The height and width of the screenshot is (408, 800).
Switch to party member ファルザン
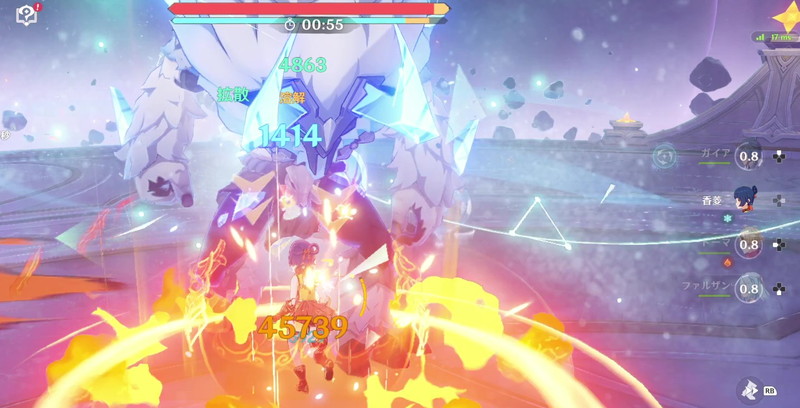[747, 290]
